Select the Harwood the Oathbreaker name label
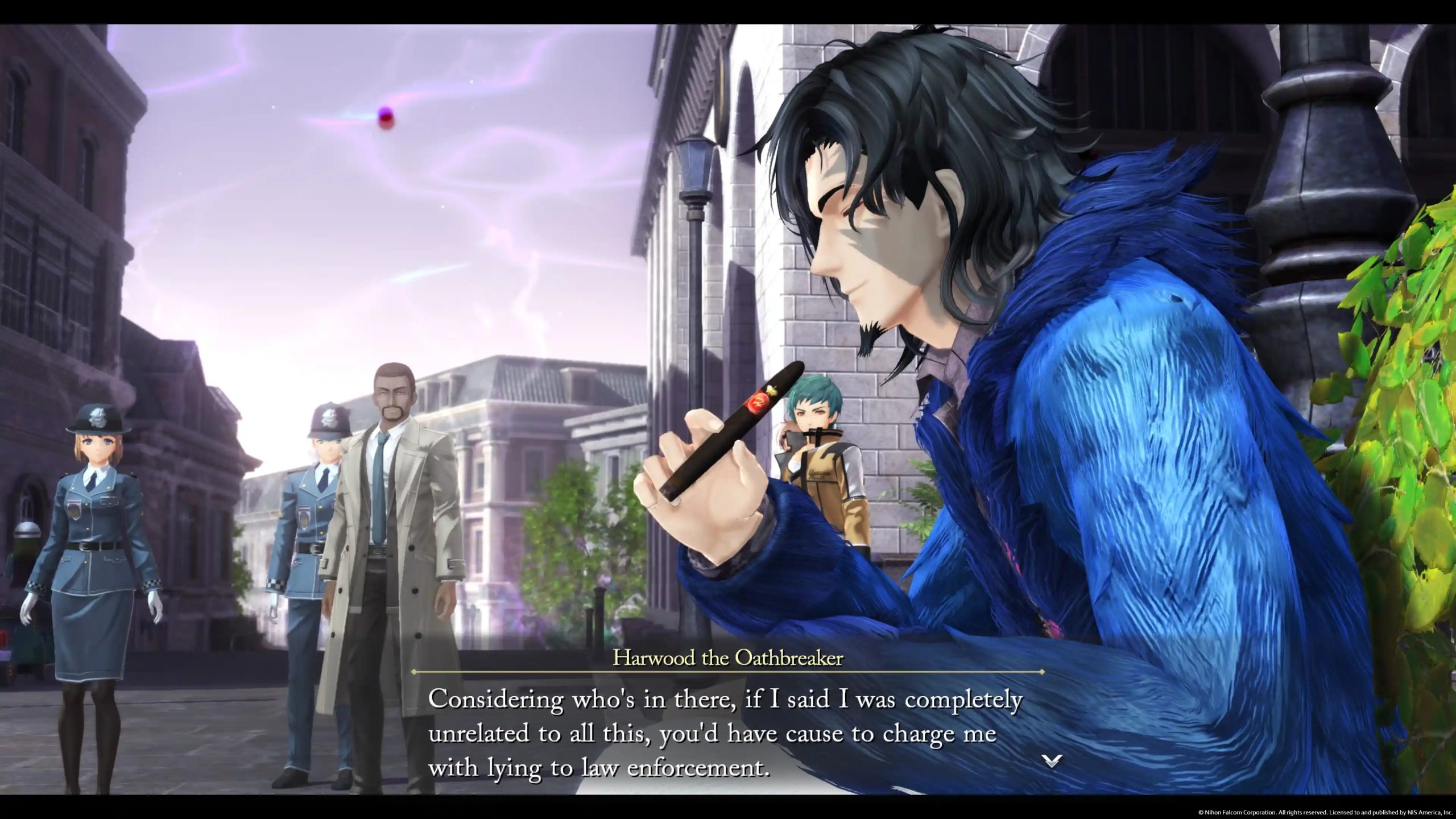 (x=728, y=657)
